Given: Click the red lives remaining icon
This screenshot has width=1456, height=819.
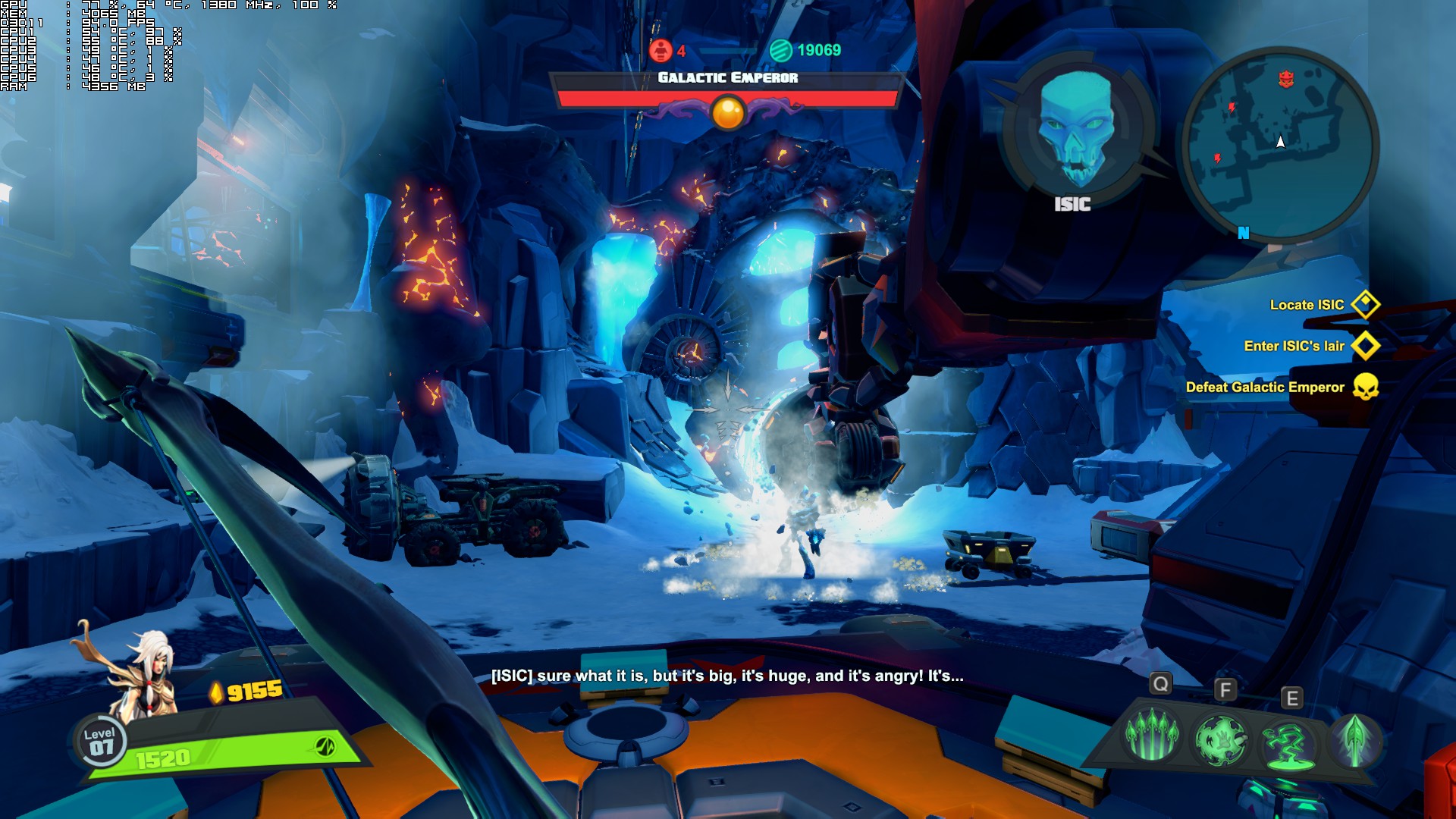Looking at the screenshot, I should (661, 50).
